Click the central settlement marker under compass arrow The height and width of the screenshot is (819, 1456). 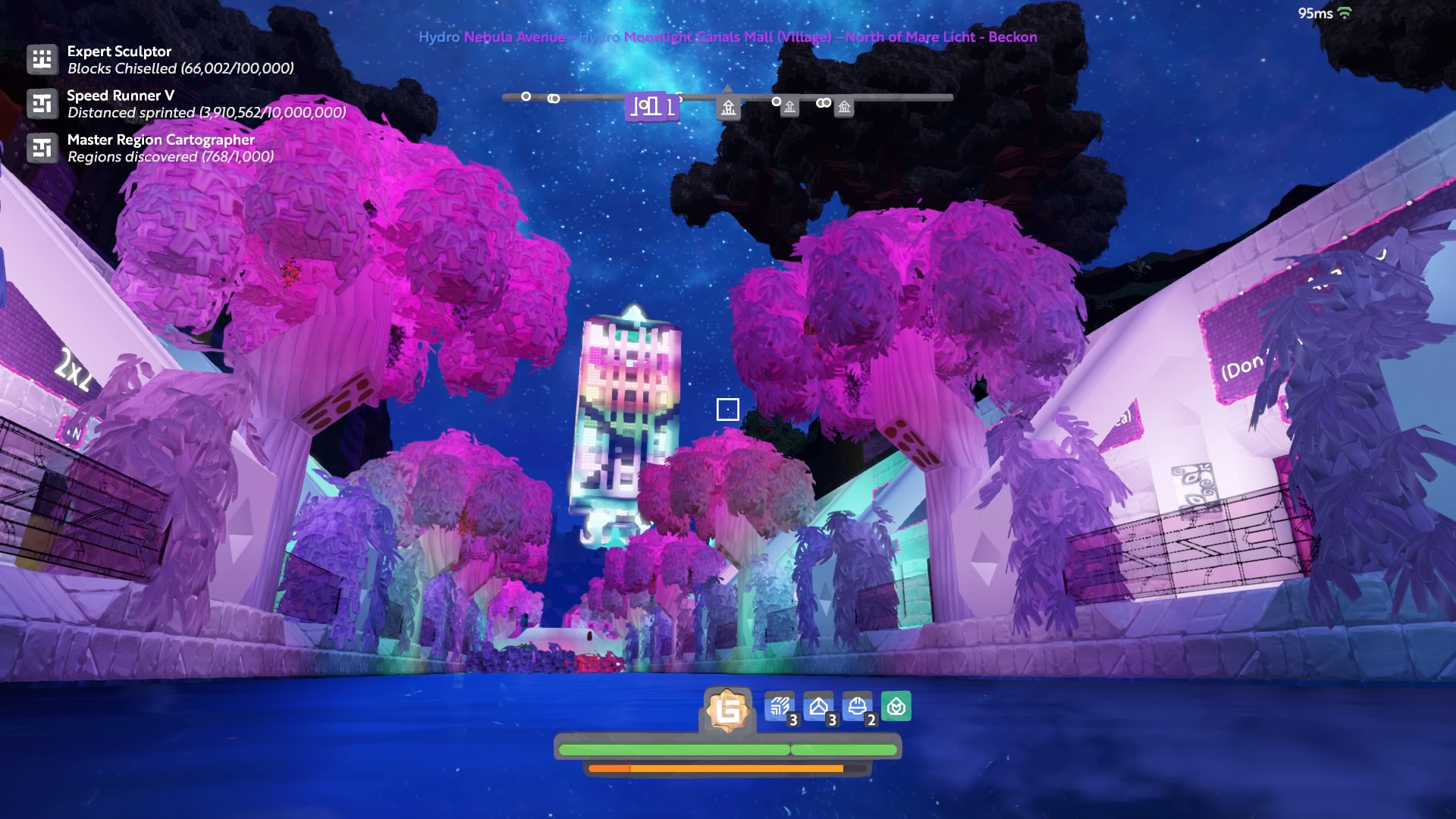point(728,108)
